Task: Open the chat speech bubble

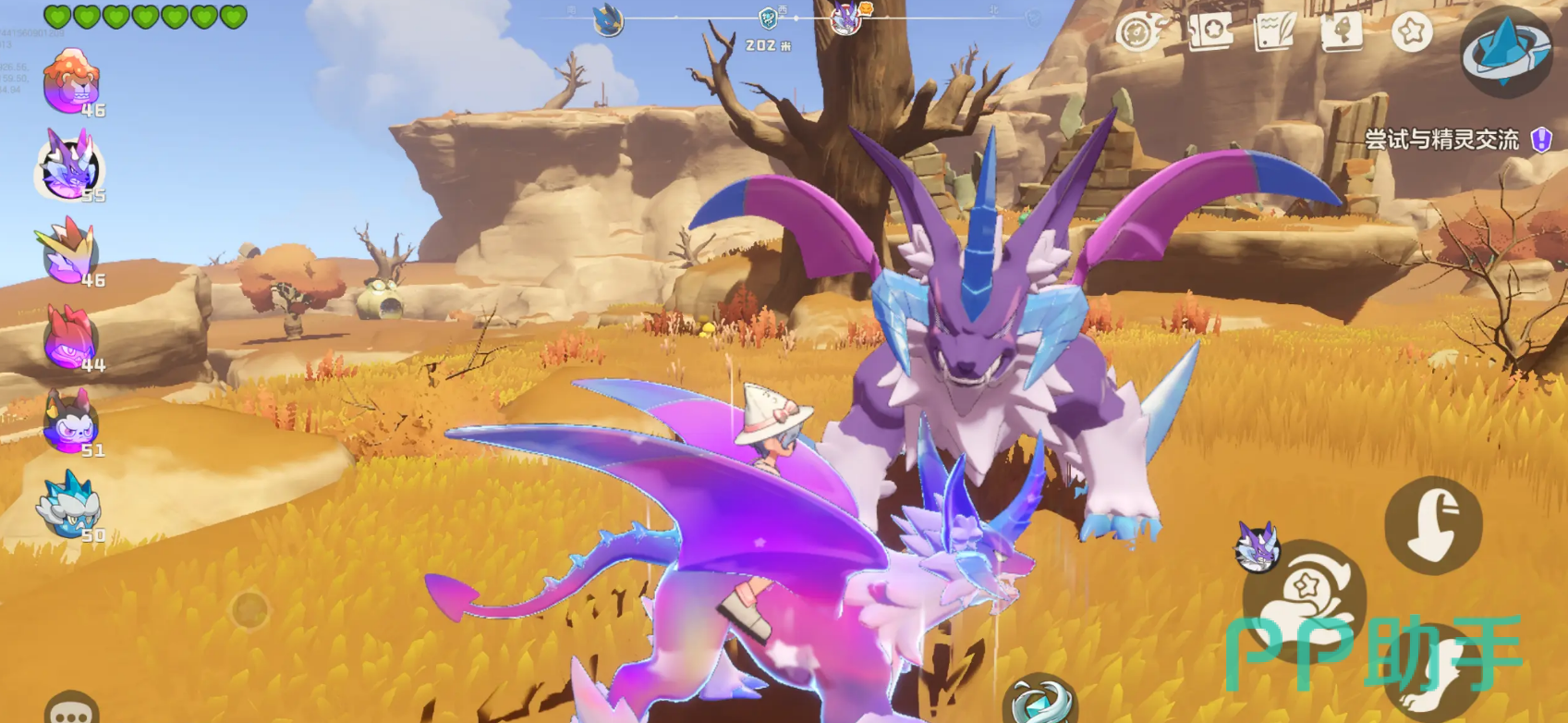Action: tap(70, 711)
